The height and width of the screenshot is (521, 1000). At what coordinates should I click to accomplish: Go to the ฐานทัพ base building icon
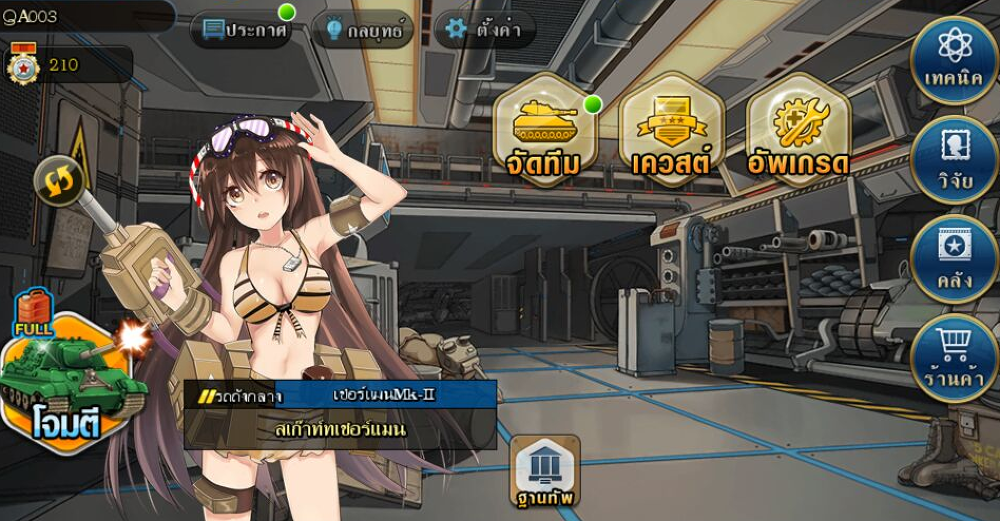tap(546, 471)
